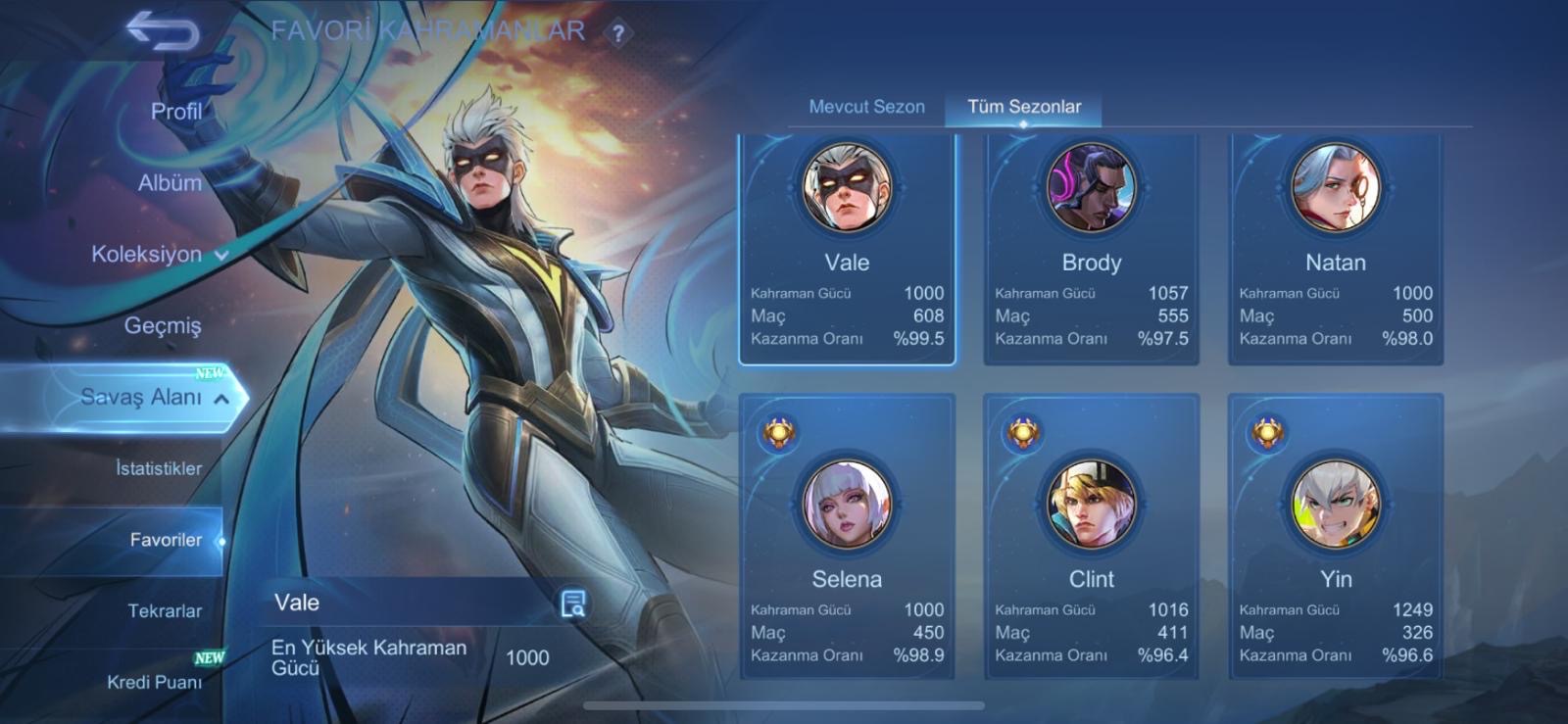
Task: Select the Favoriler submenu entry
Action: tap(166, 540)
